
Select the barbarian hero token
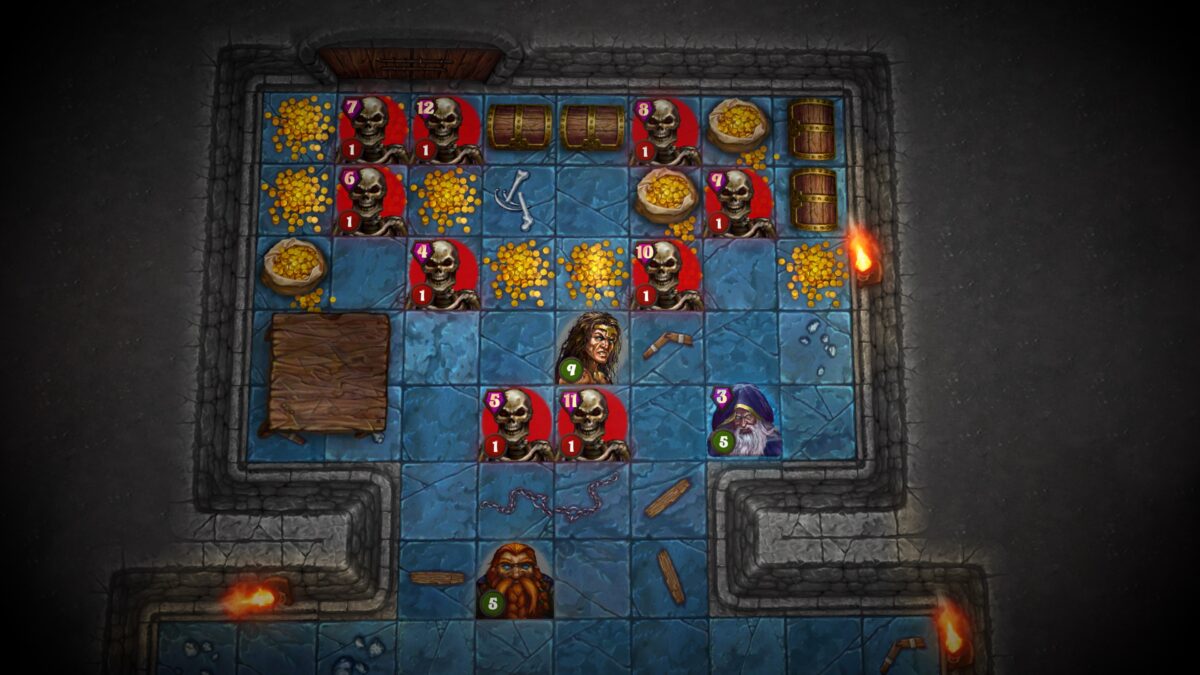pyautogui.click(x=594, y=348)
